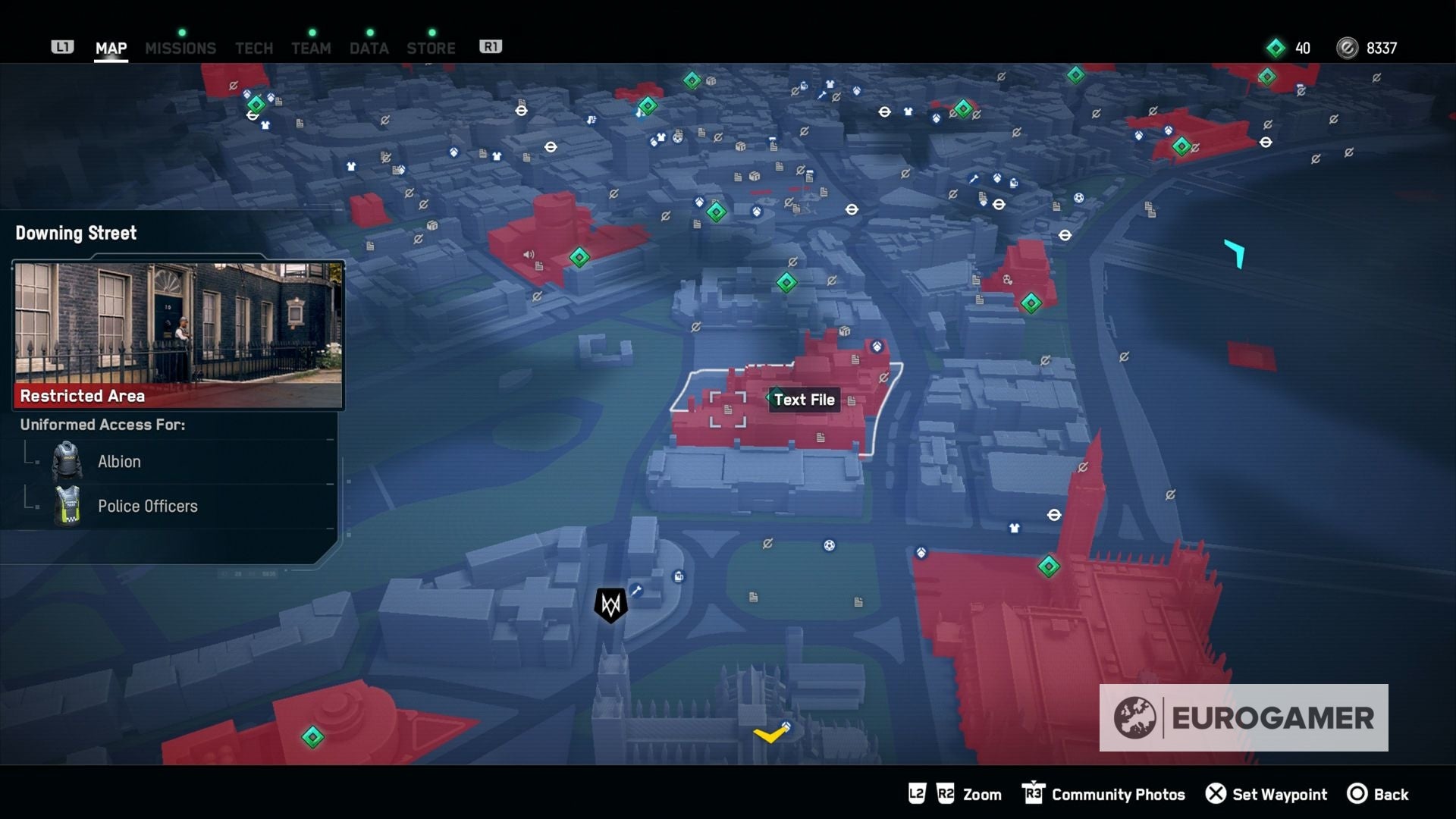Screen dimensions: 1456x819
Task: Select the DATA tab
Action: pyautogui.click(x=369, y=48)
